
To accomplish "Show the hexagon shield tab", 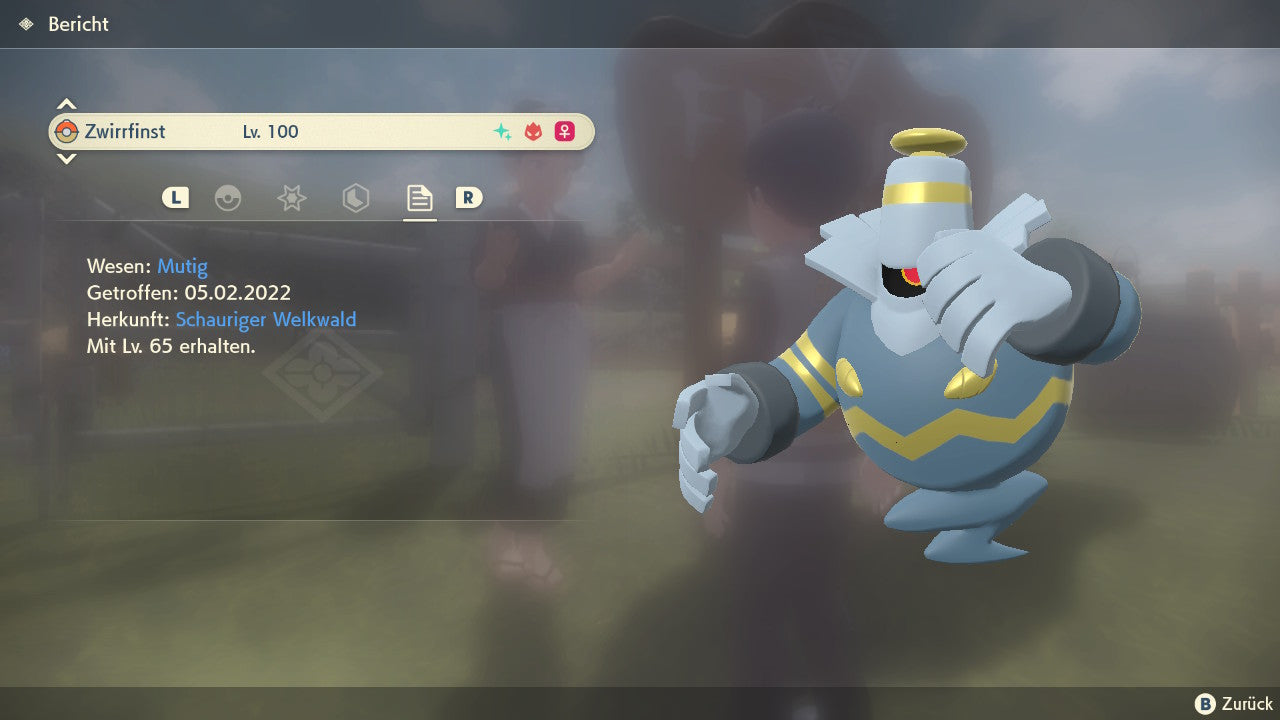I will tap(355, 198).
